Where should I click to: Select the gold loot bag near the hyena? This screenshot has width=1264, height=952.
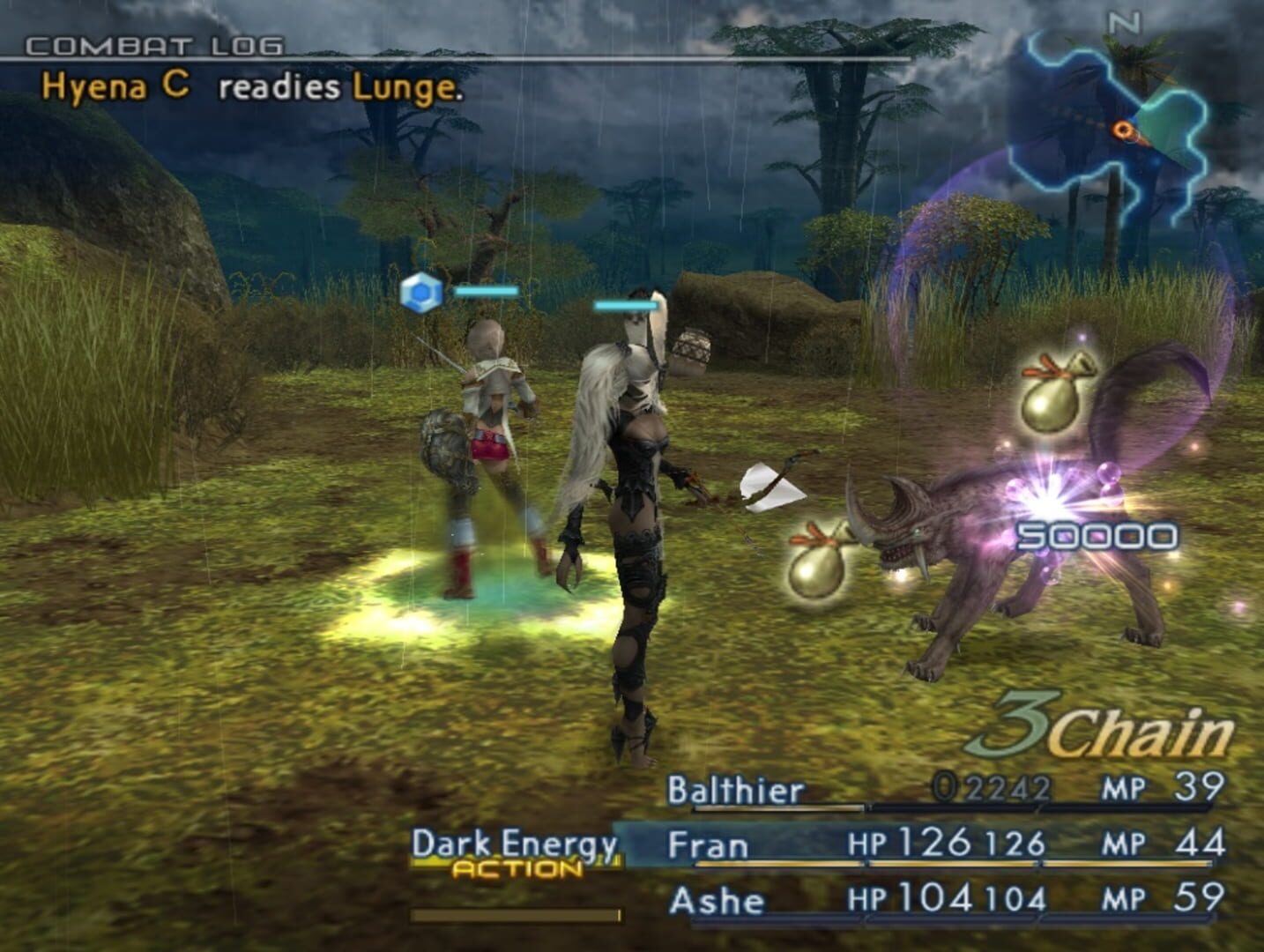(x=1049, y=401)
